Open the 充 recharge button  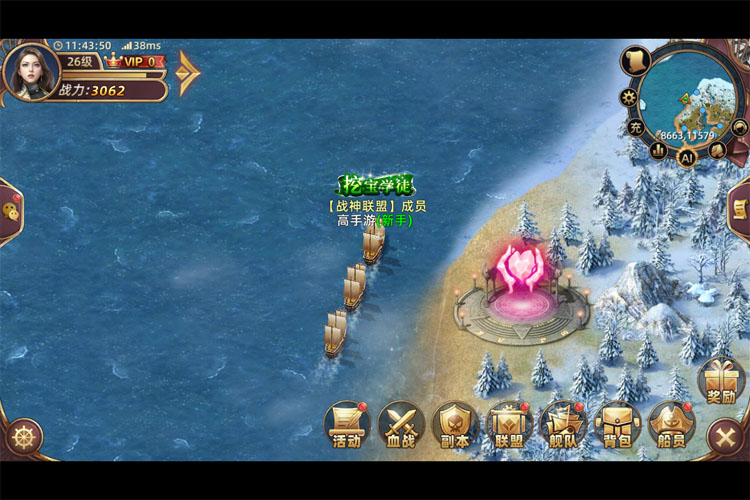click(x=636, y=127)
